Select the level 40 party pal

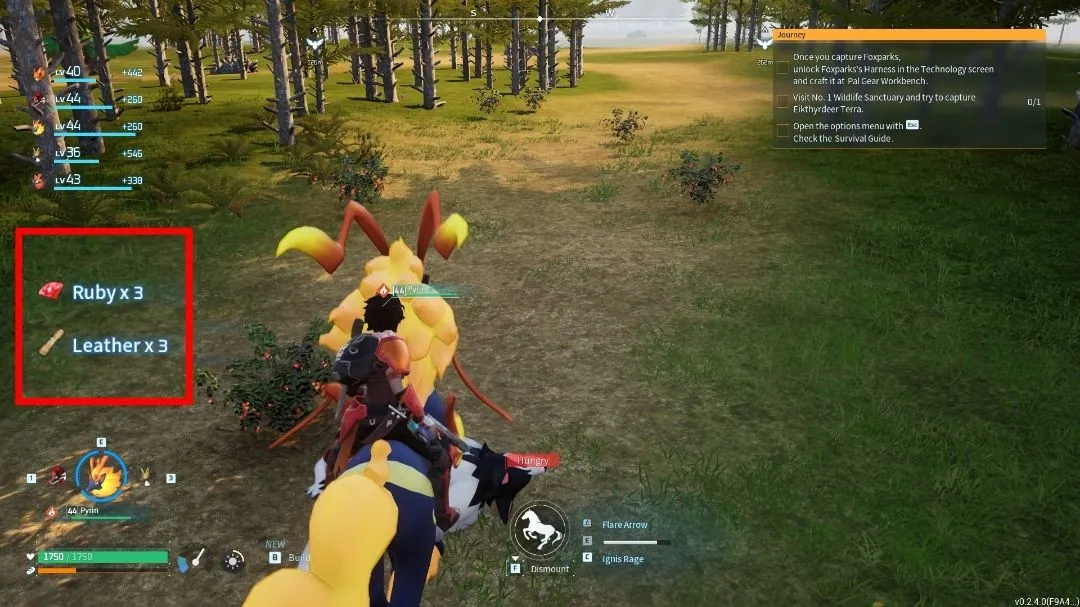point(68,72)
